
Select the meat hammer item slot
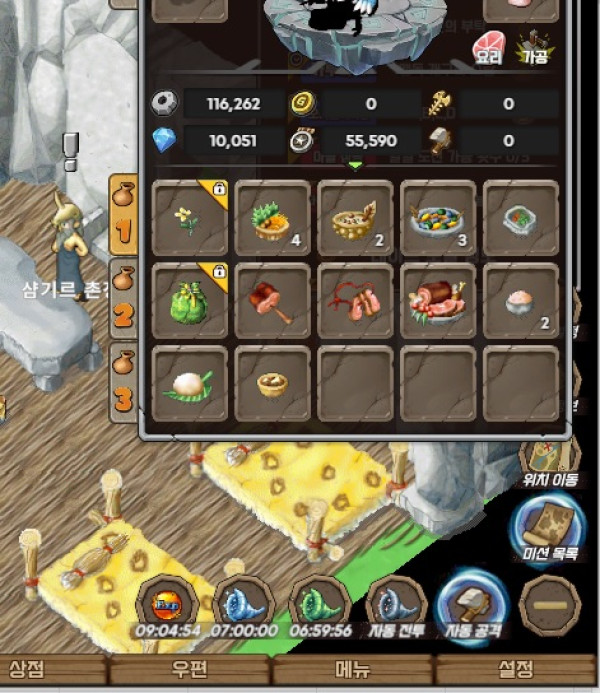point(273,301)
